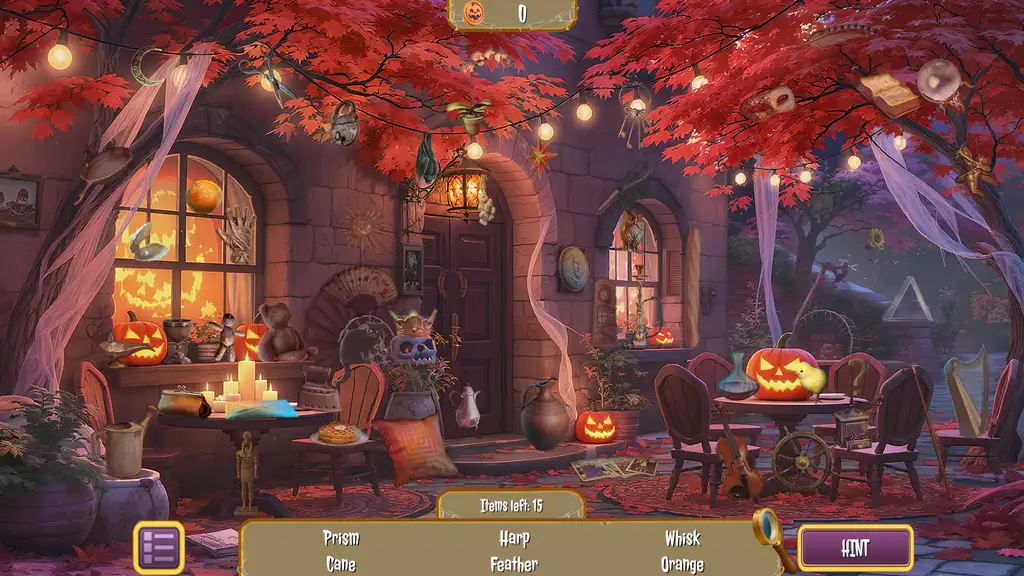Use the HINT button
The width and height of the screenshot is (1024, 576).
[855, 547]
